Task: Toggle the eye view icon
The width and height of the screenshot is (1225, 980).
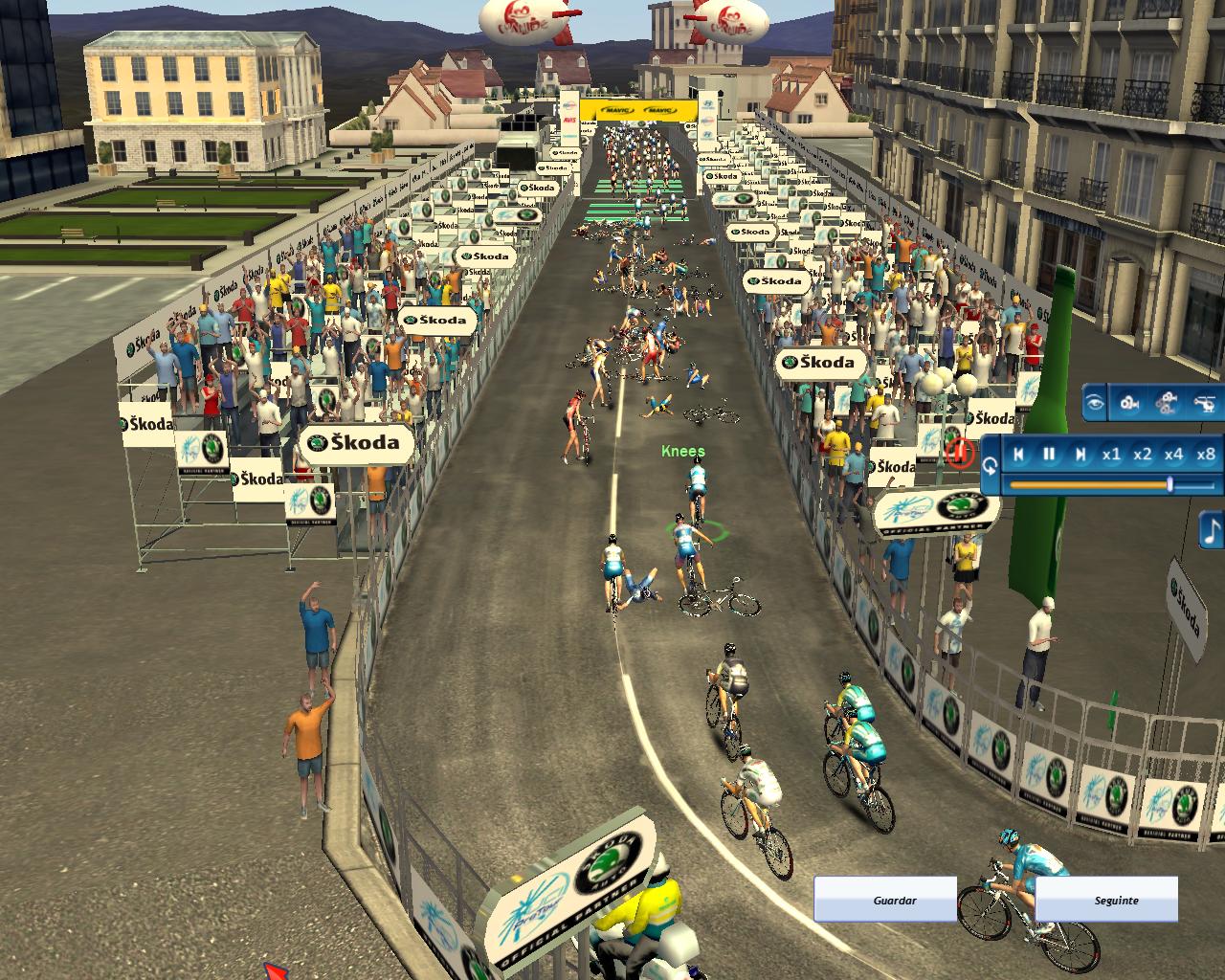Action: 1095,403
